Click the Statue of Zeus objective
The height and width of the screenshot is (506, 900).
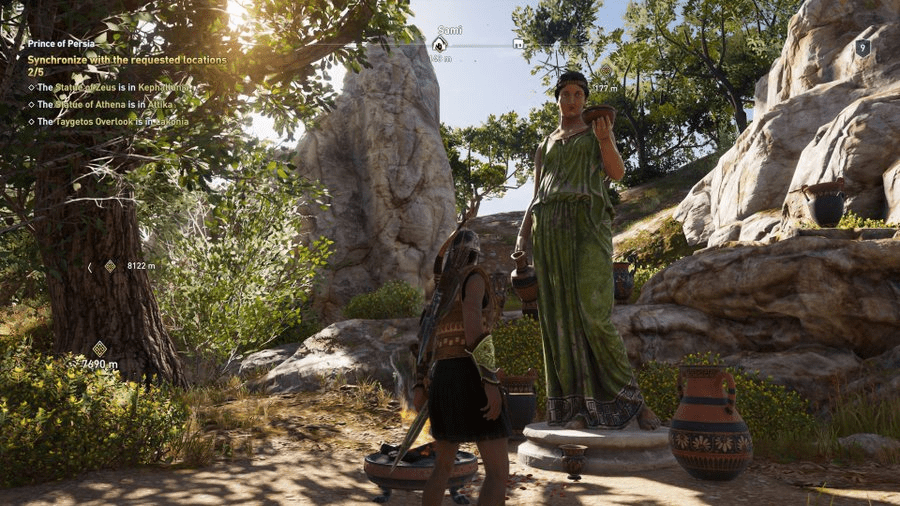[111, 88]
